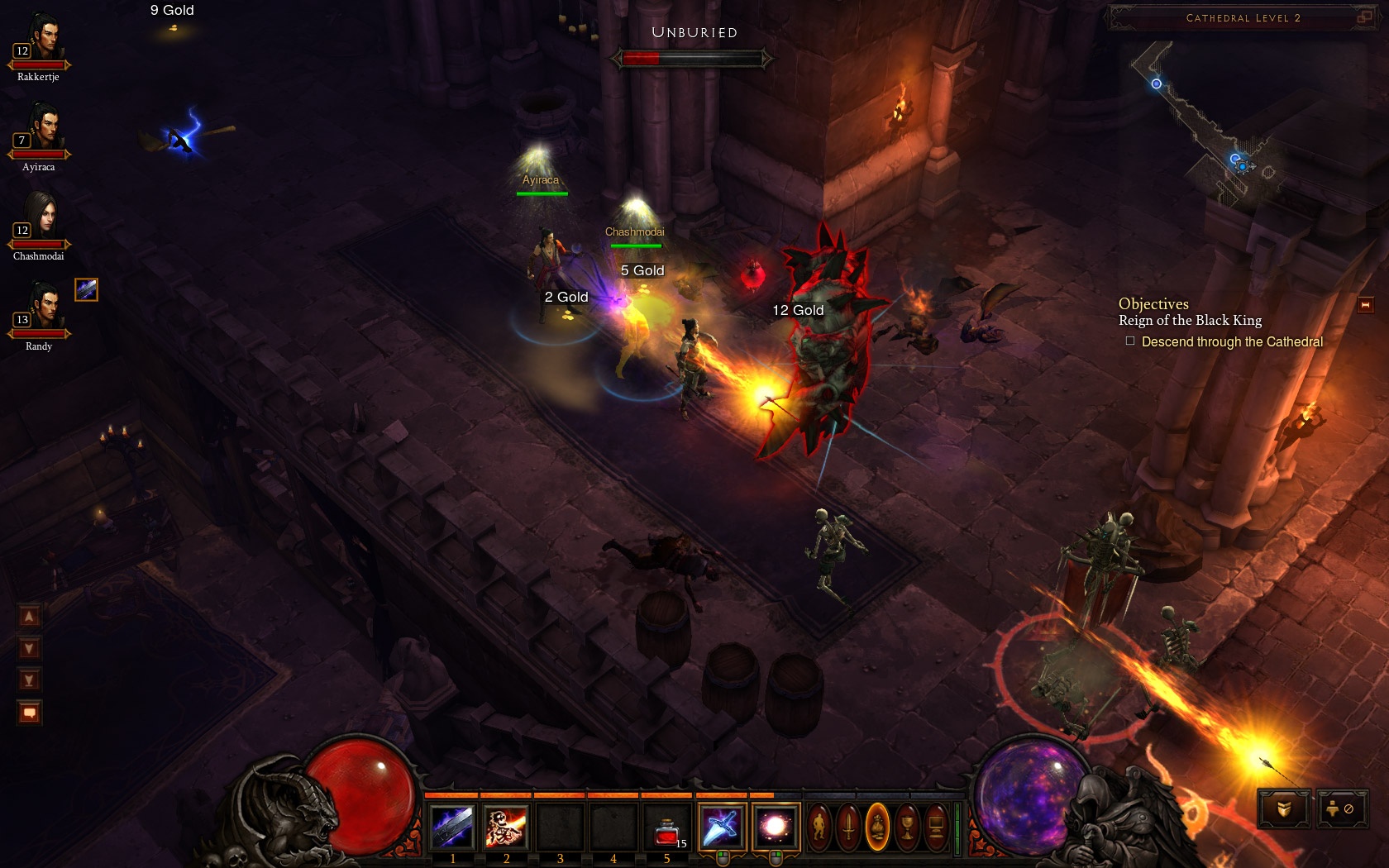Screen dimensions: 1389x868
Task: Select Rakkertje's party portrait
Action: click(40, 41)
